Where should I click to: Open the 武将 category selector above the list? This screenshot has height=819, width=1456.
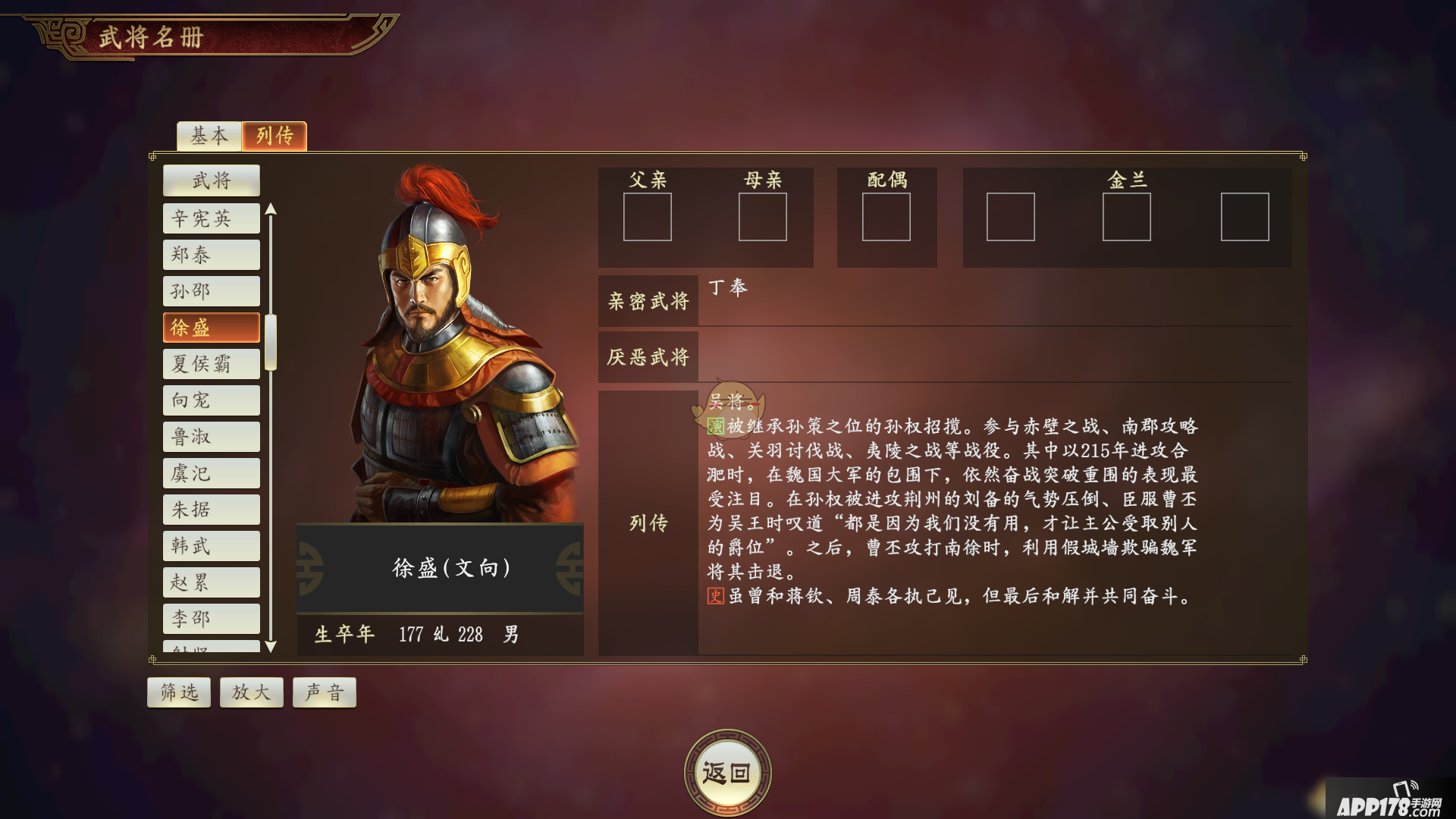[212, 180]
